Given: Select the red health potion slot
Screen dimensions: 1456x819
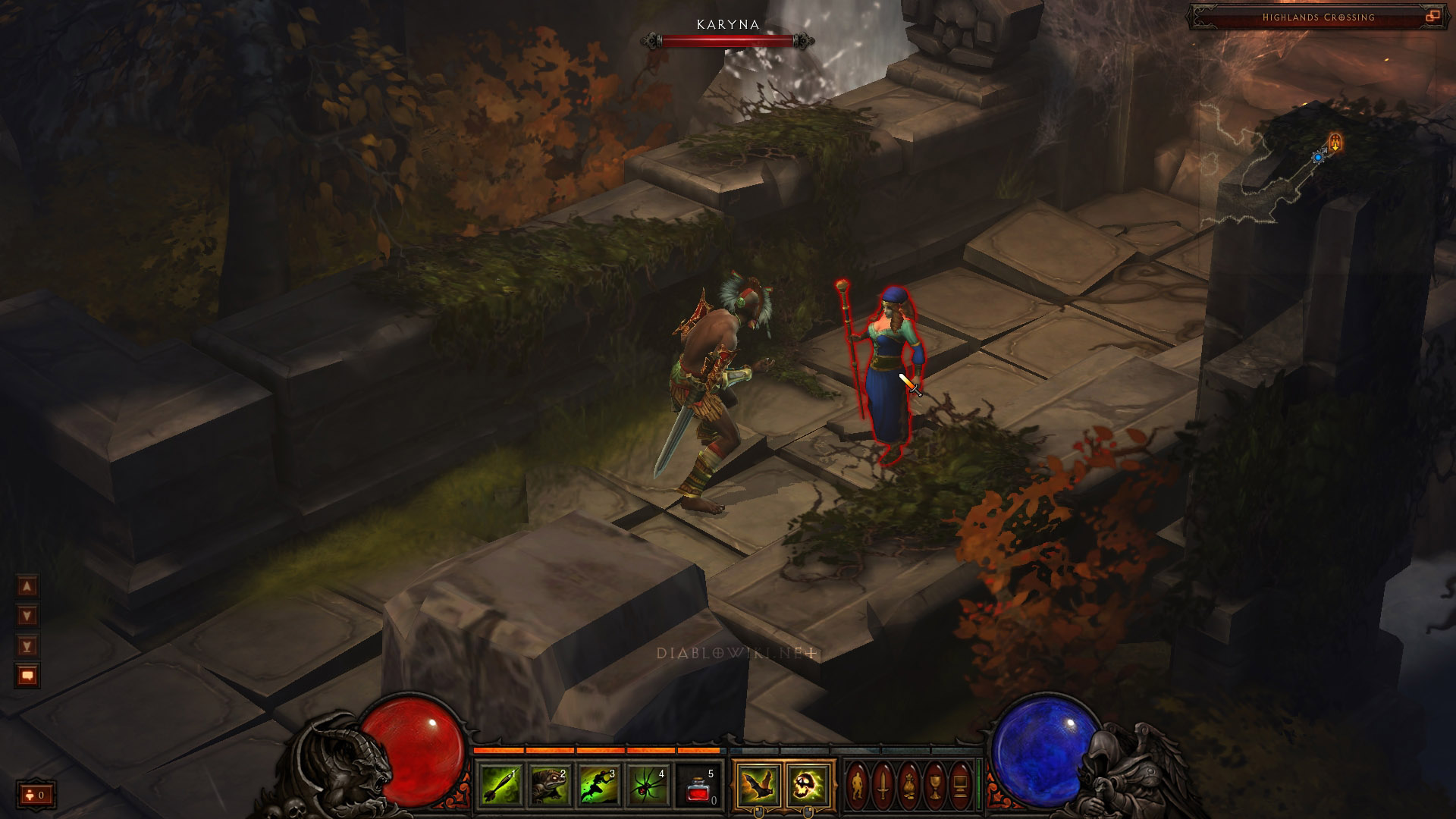Looking at the screenshot, I should [x=699, y=785].
